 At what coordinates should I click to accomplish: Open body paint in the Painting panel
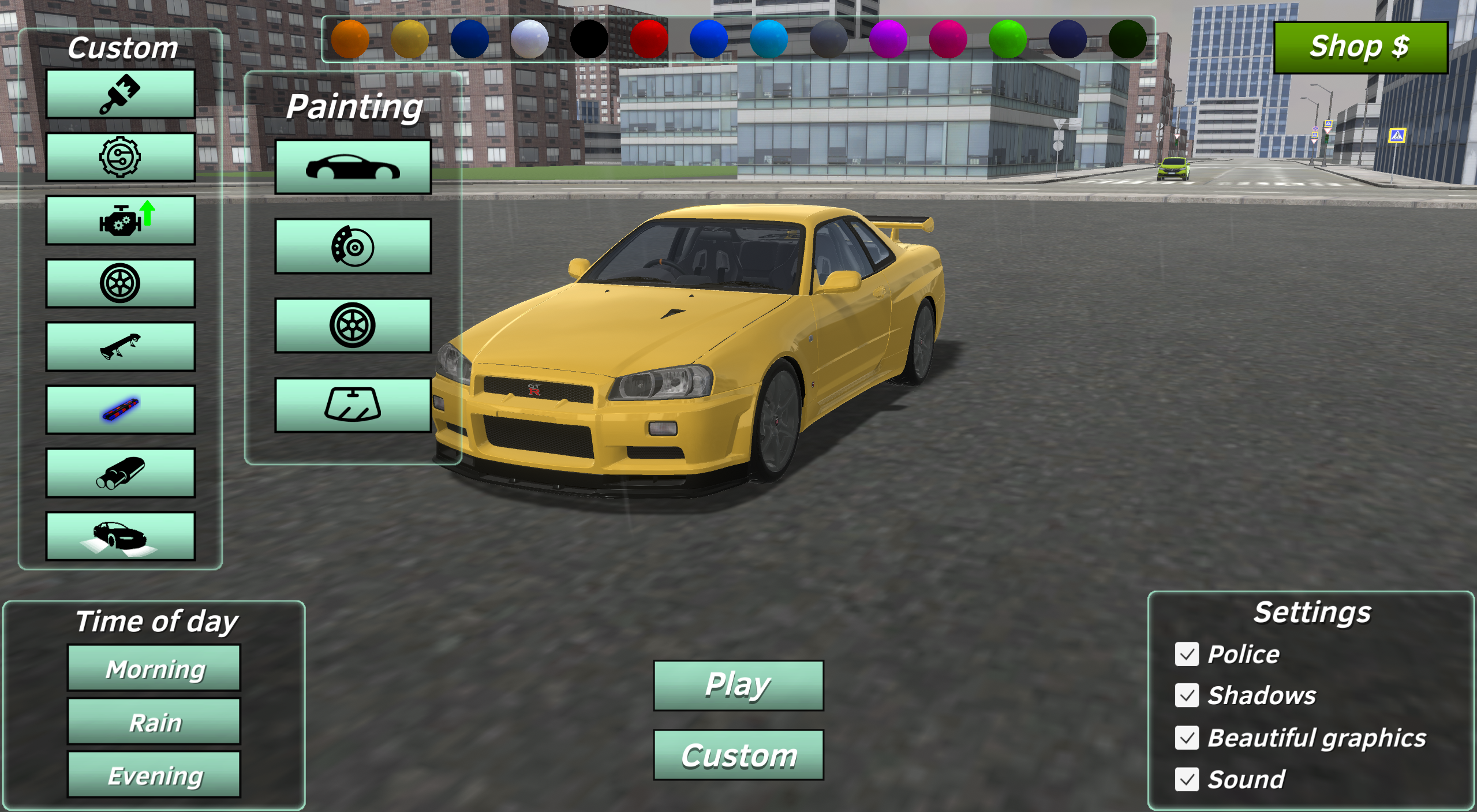tap(353, 167)
